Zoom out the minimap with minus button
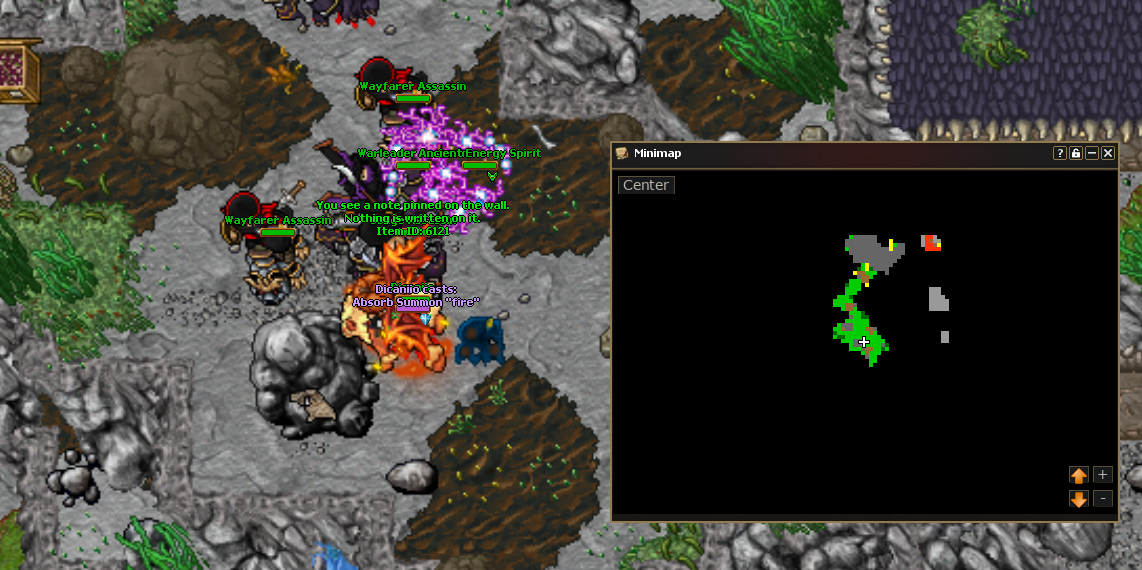Image resolution: width=1142 pixels, height=570 pixels. (1102, 498)
